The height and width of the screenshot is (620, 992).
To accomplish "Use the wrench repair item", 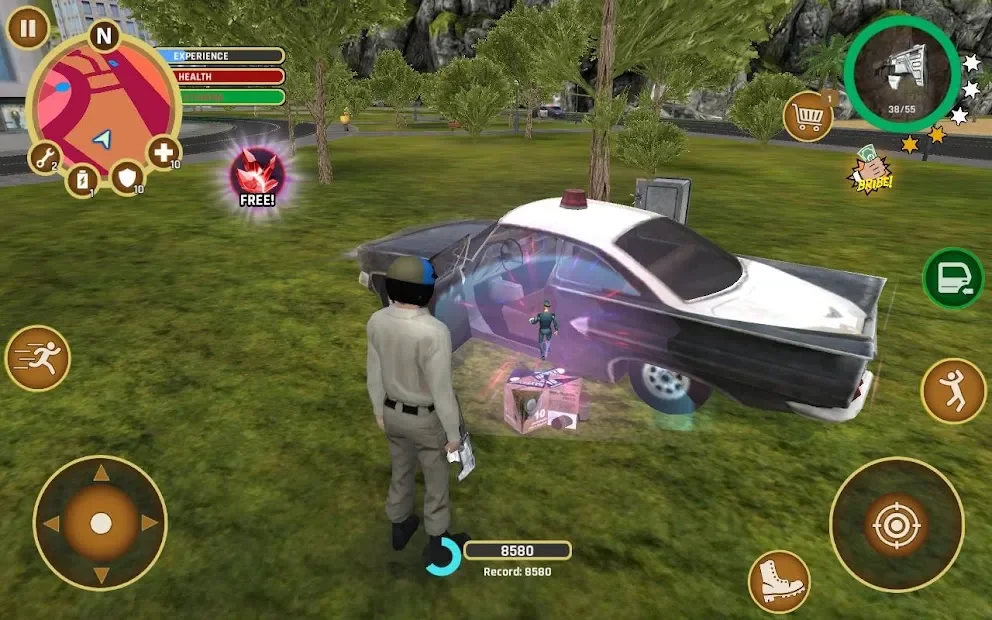I will tap(45, 157).
